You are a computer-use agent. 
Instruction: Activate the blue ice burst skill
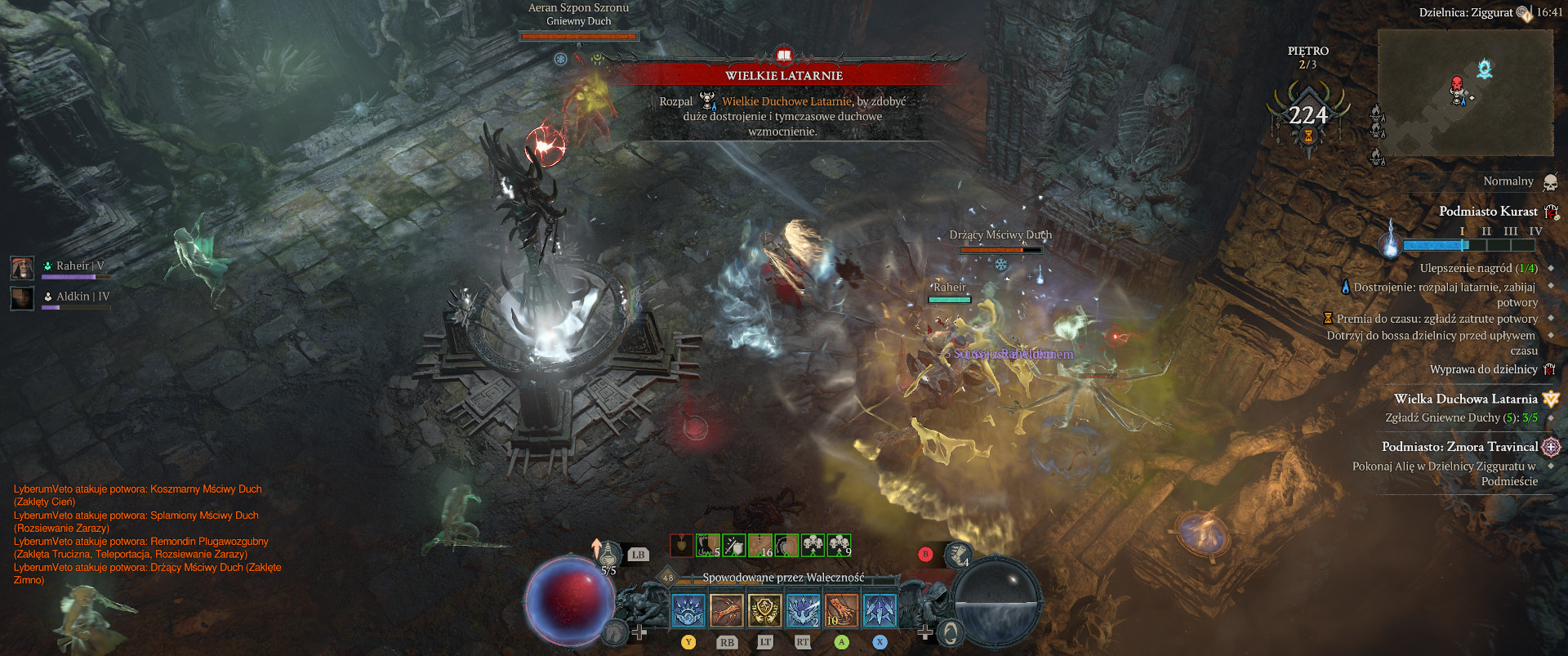688,610
